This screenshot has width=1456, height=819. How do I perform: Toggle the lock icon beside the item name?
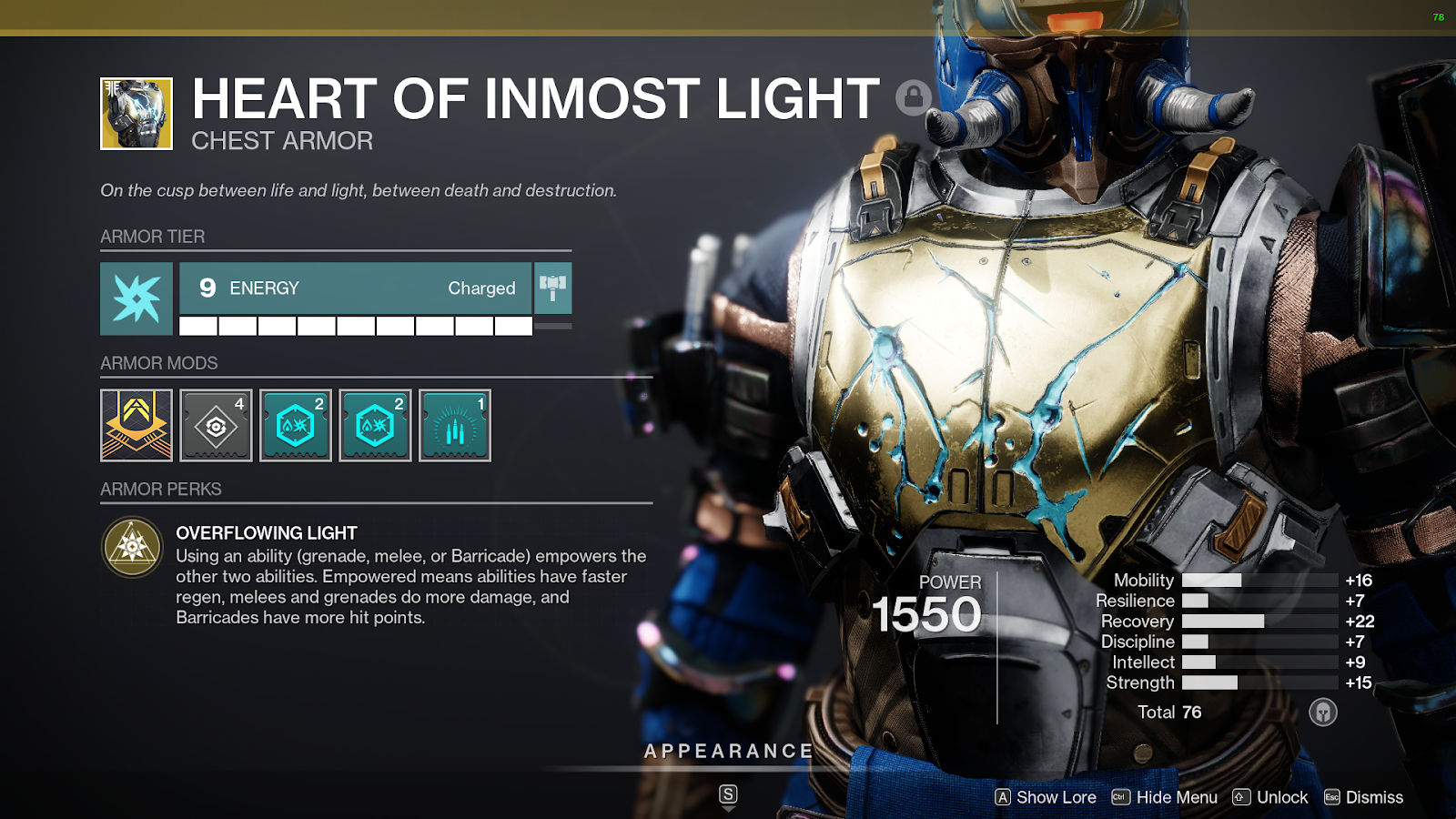click(x=913, y=96)
